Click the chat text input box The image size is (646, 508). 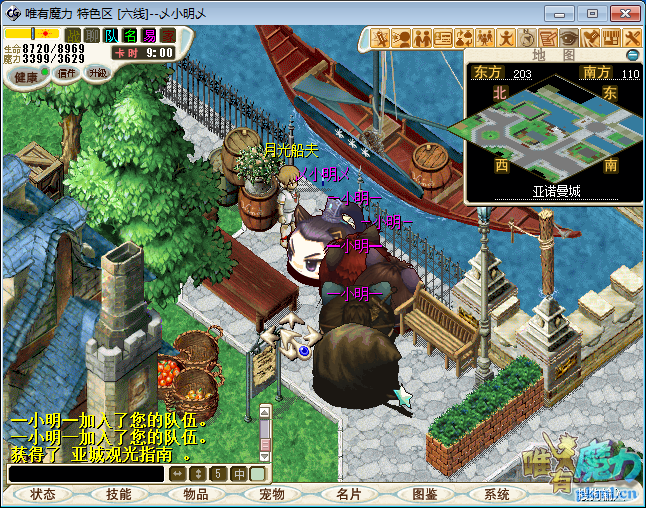coord(86,474)
